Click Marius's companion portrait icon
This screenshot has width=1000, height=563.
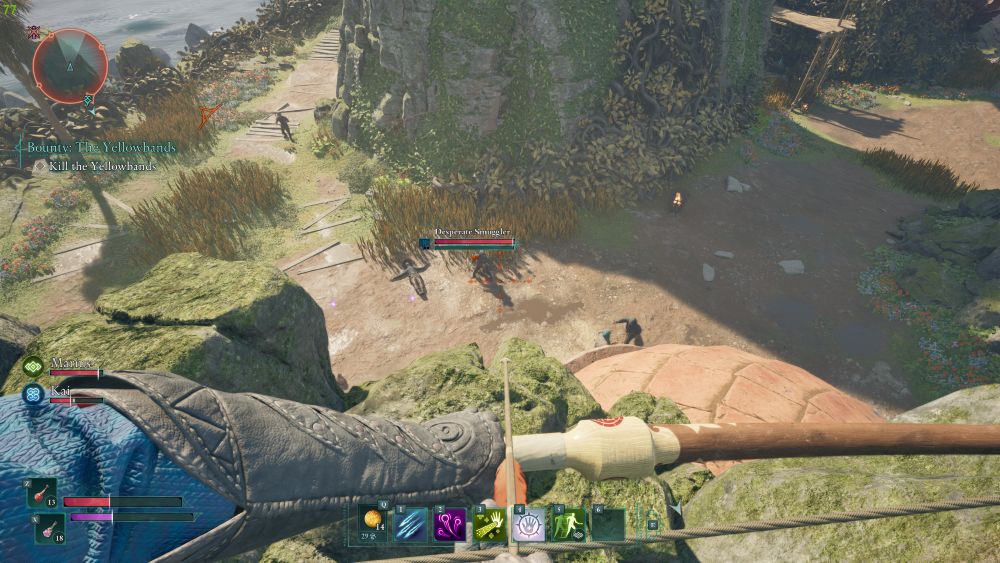34,368
